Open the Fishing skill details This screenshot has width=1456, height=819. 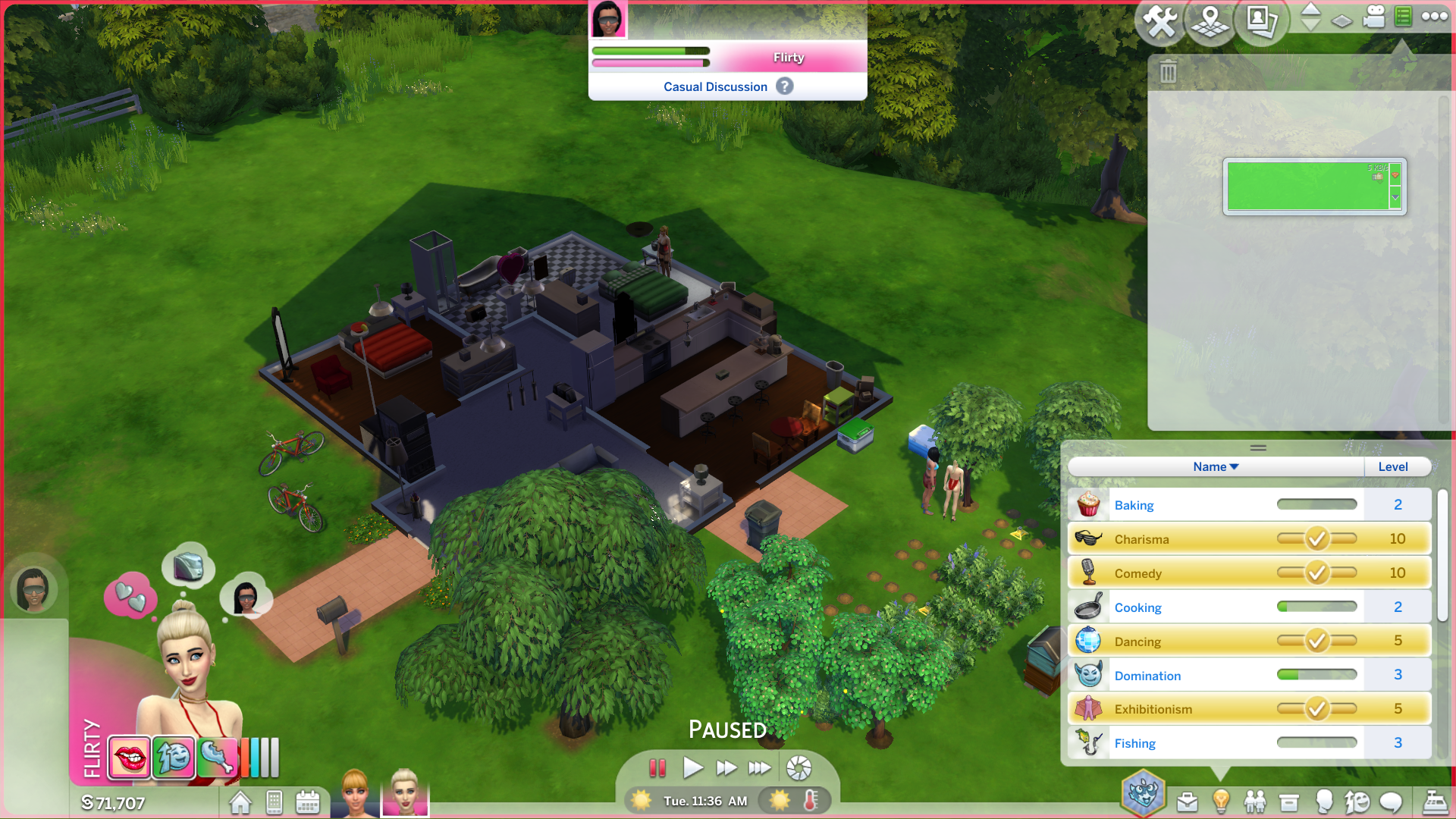(1134, 743)
